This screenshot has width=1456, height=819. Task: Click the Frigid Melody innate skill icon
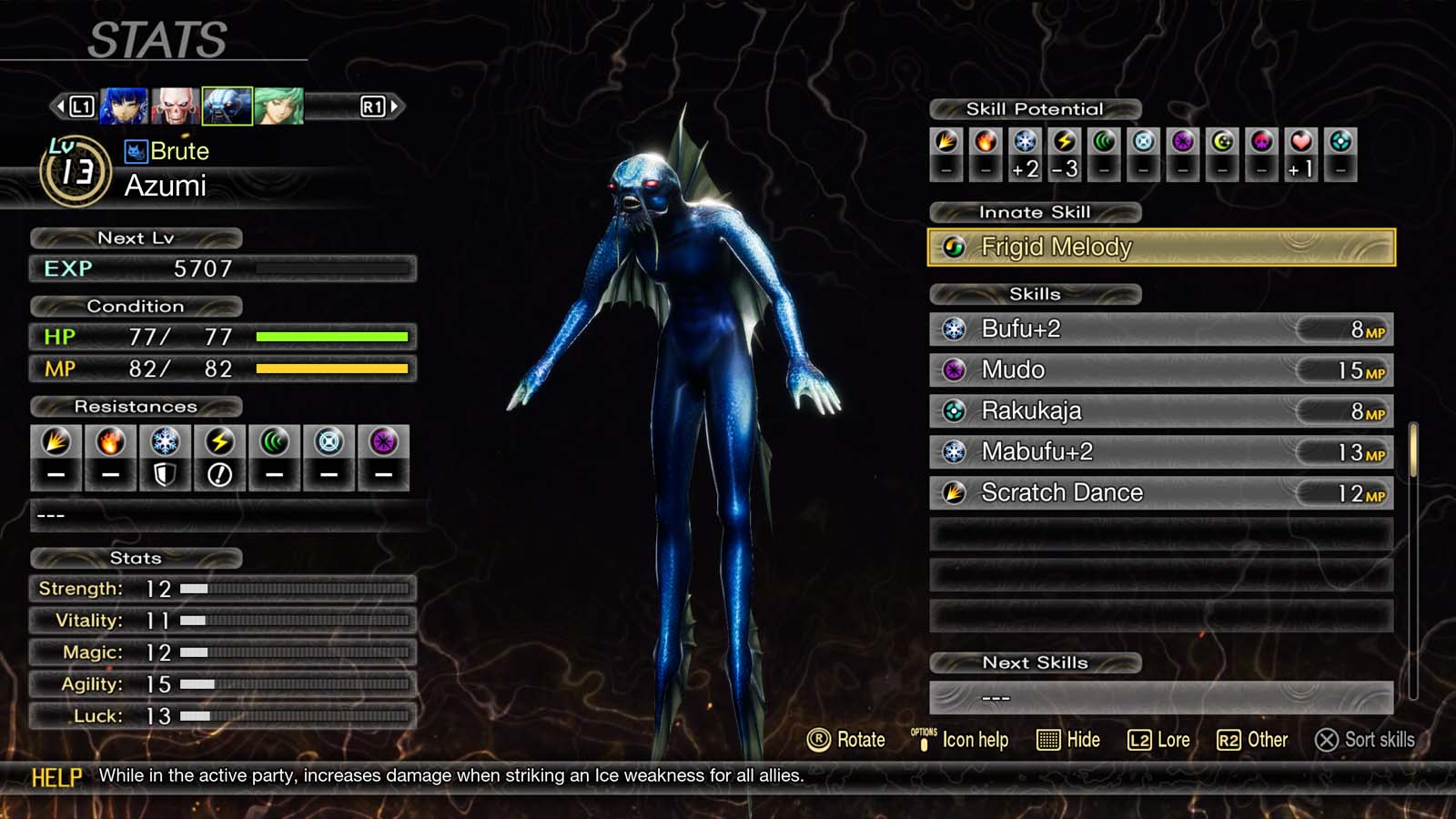953,247
